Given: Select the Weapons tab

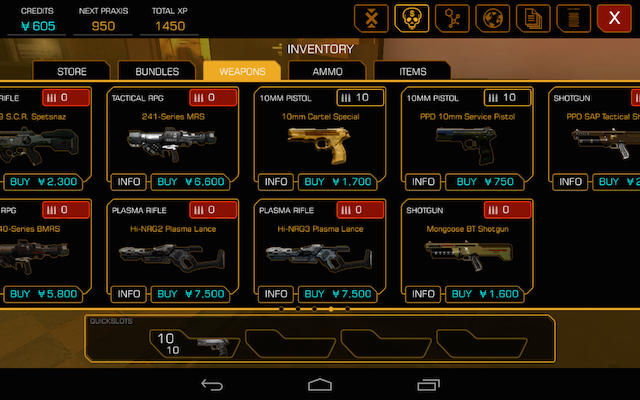Looking at the screenshot, I should [x=242, y=71].
